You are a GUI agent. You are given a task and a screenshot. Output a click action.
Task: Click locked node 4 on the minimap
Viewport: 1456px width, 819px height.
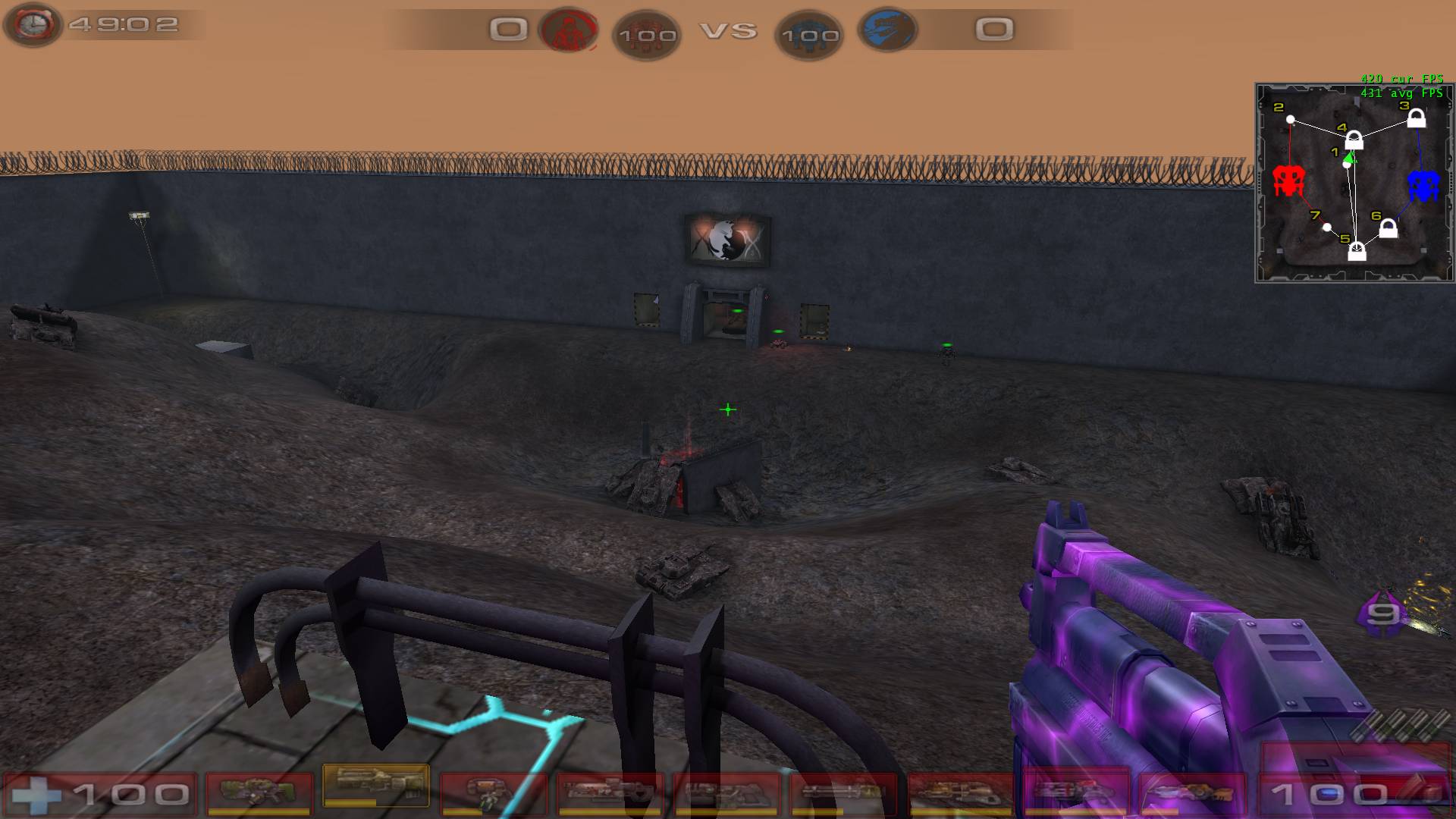tap(1354, 141)
